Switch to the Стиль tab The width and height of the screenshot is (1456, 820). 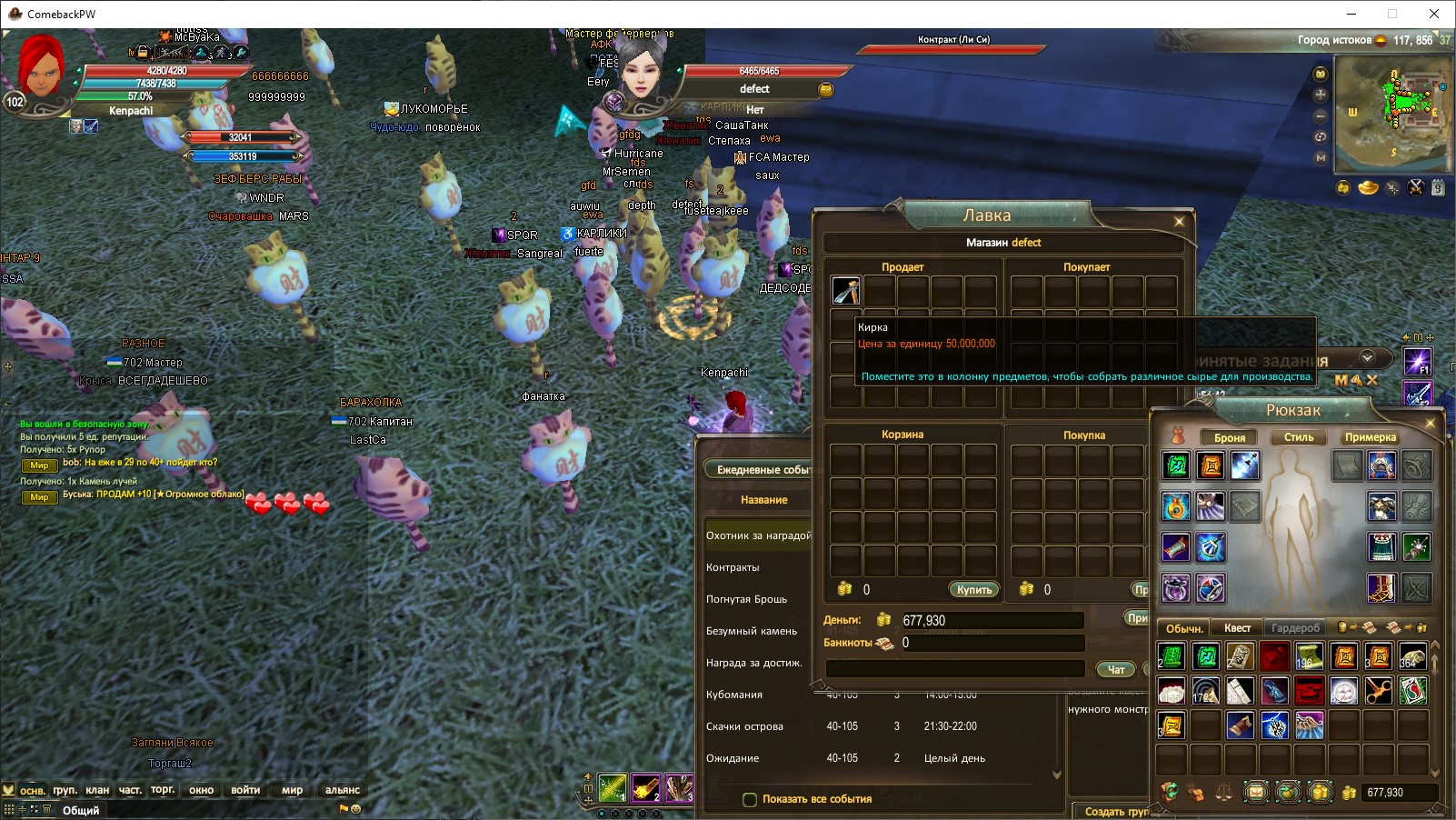pyautogui.click(x=1298, y=437)
